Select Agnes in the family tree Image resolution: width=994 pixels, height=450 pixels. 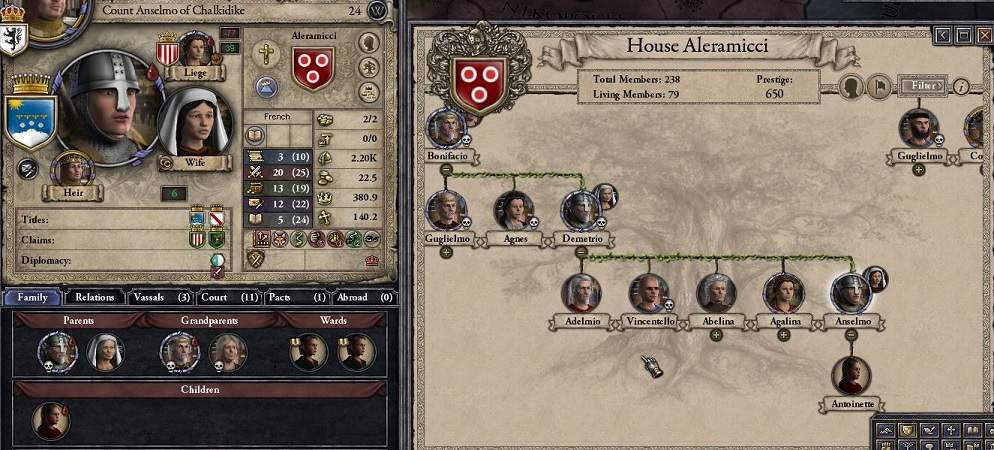pos(514,211)
